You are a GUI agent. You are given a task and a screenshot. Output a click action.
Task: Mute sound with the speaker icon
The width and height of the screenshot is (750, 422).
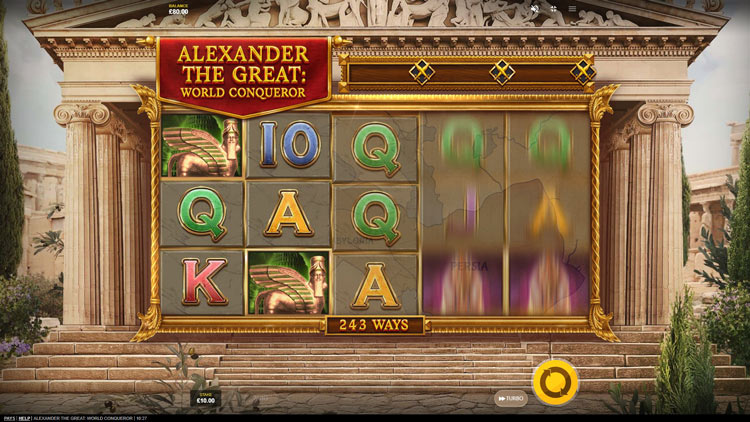click(535, 9)
